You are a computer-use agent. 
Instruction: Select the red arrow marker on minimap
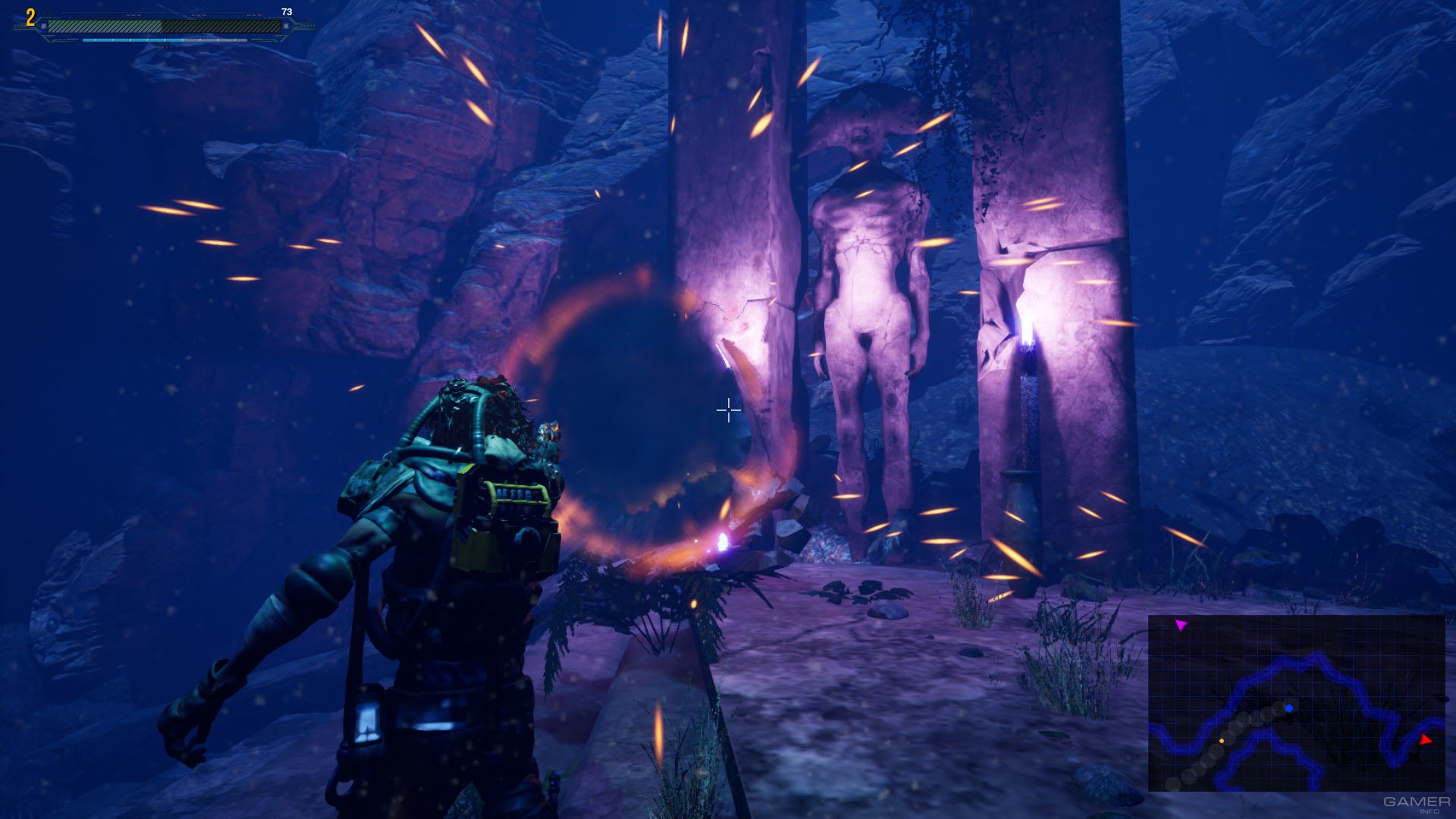tap(1425, 739)
